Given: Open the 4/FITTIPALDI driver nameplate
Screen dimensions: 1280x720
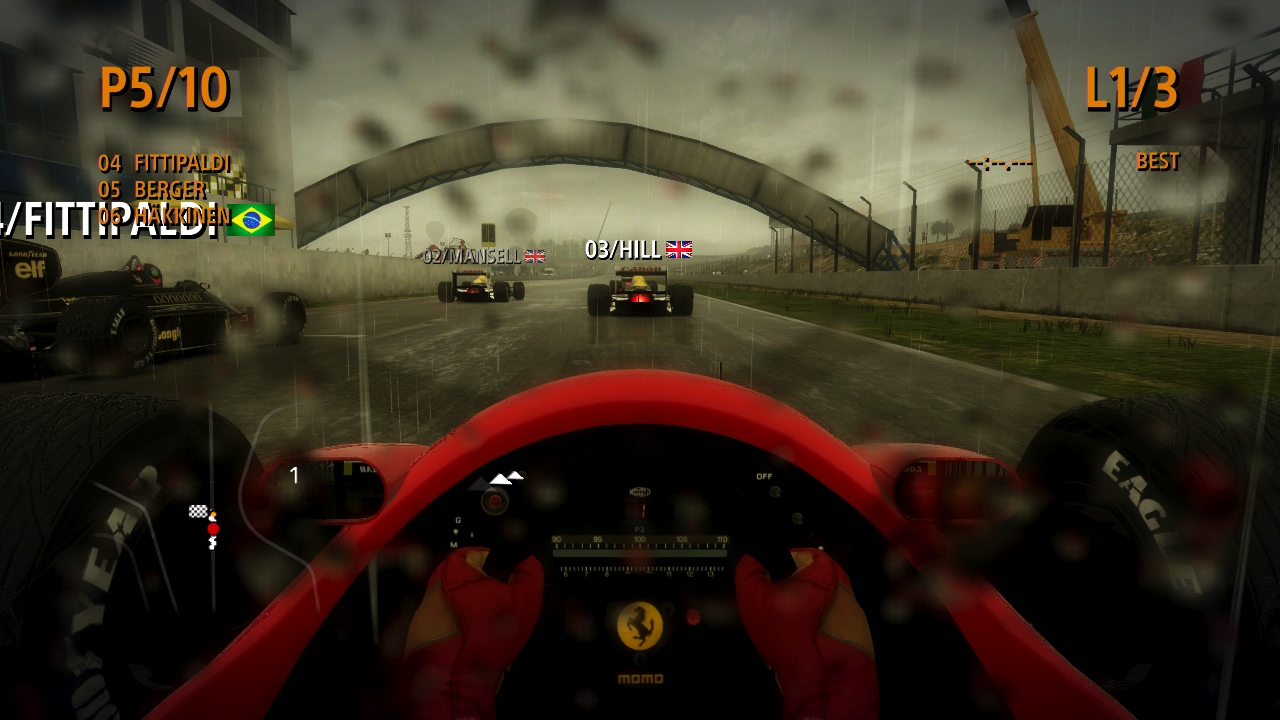Looking at the screenshot, I should (x=110, y=220).
